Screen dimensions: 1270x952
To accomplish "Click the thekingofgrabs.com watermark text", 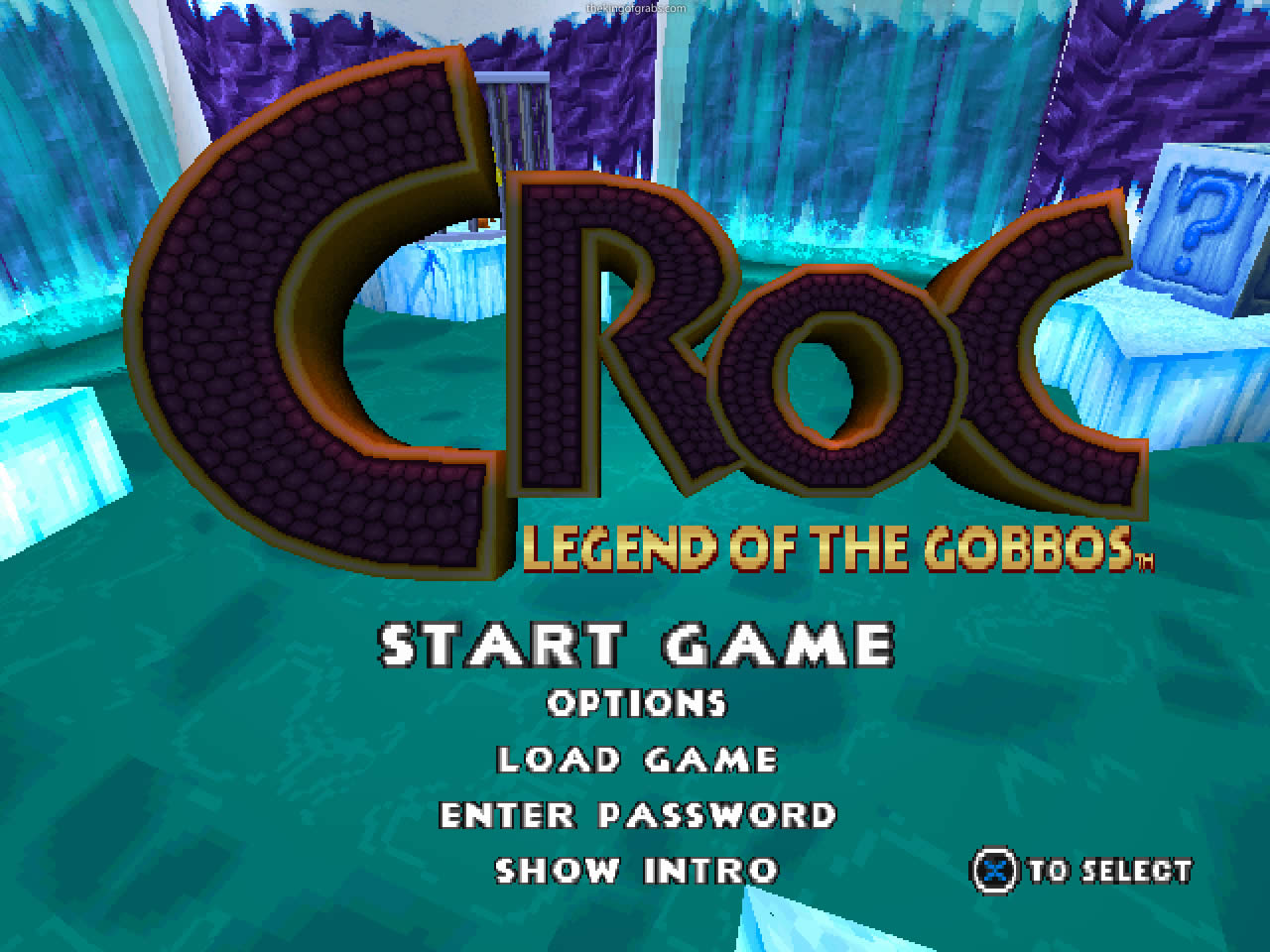I will (x=635, y=7).
